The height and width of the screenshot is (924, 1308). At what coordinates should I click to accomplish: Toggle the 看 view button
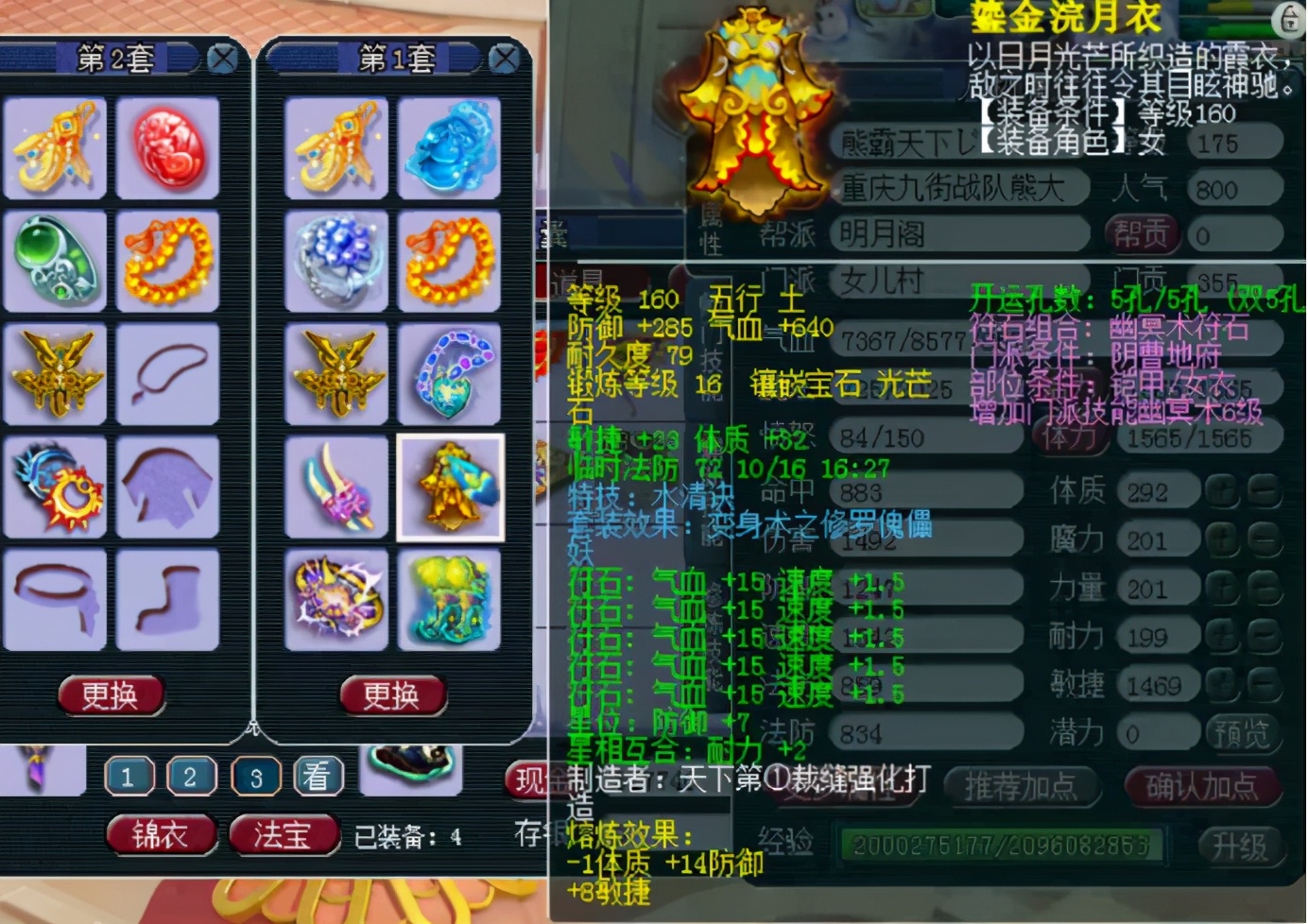[x=317, y=776]
